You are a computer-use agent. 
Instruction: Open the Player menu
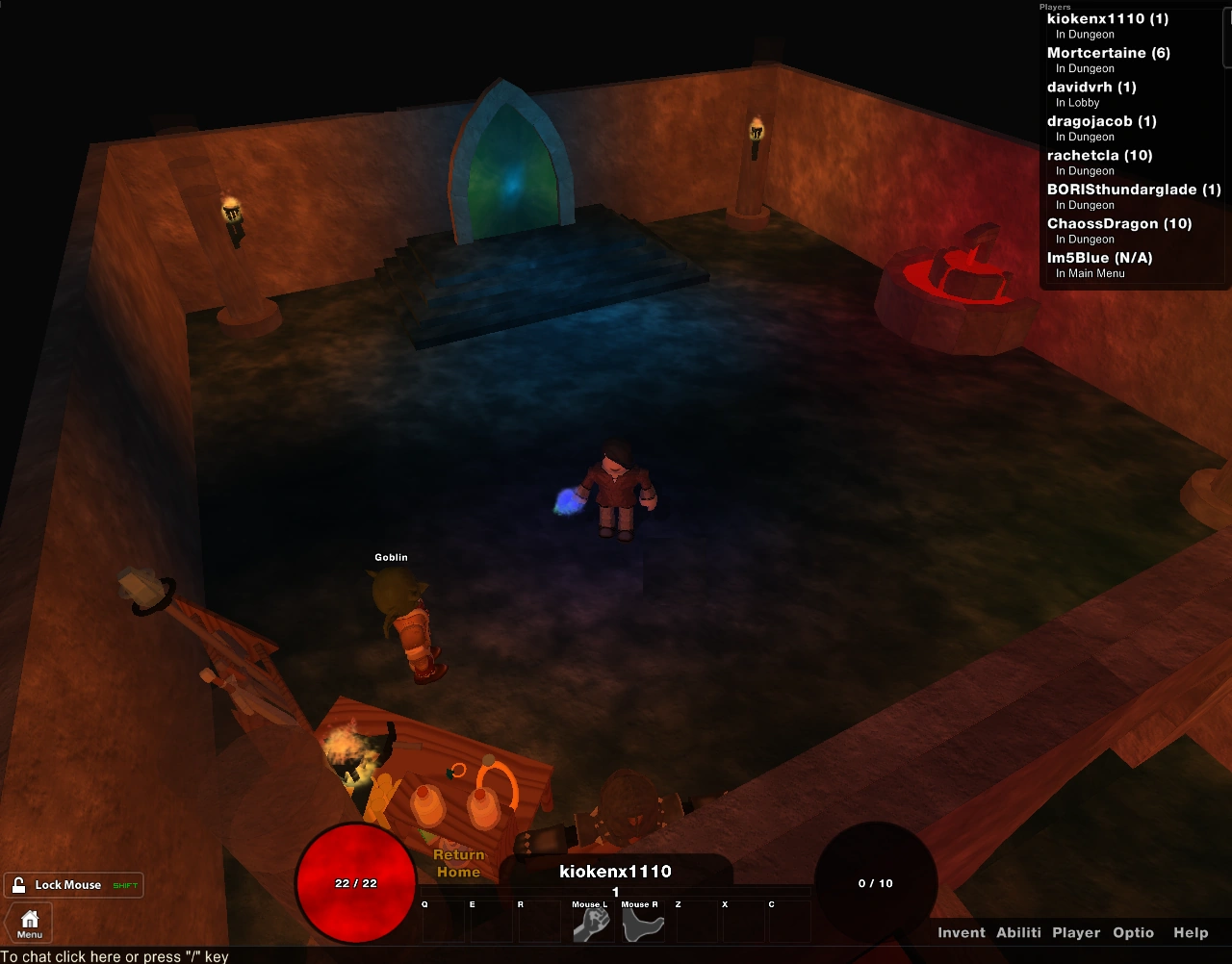pos(1076,932)
